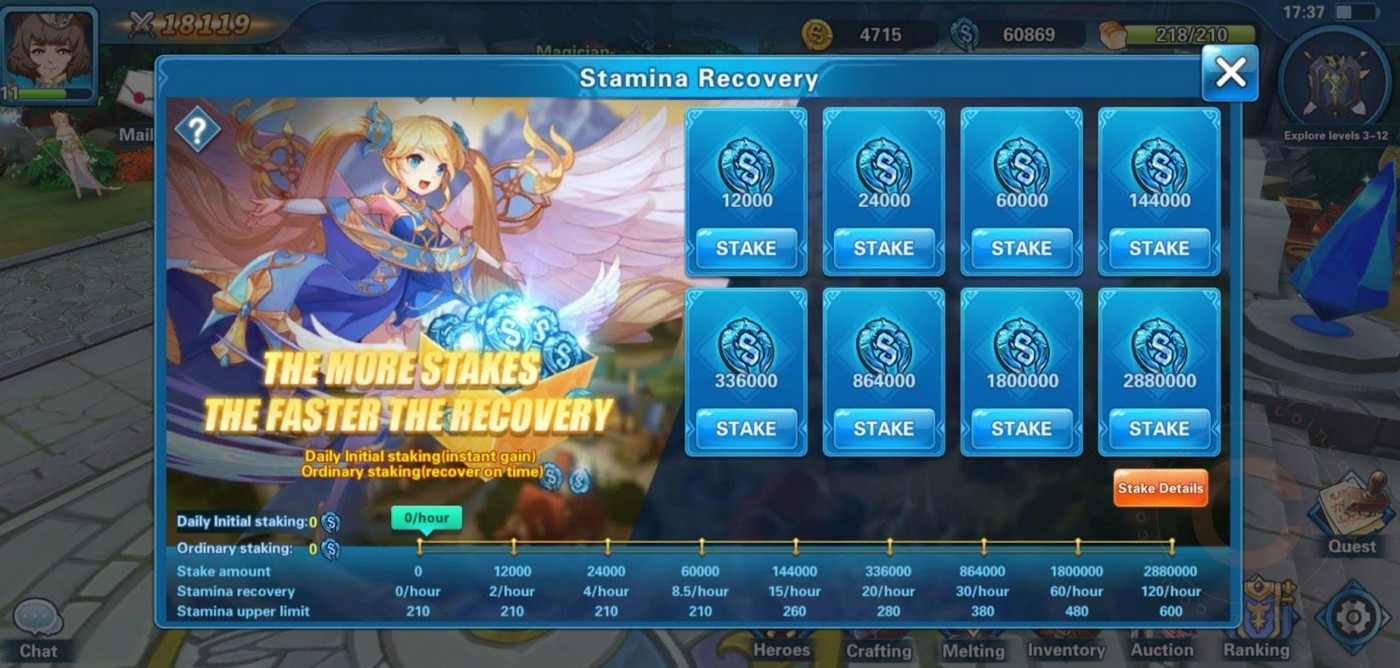Open the gear settings icon

[x=1352, y=617]
